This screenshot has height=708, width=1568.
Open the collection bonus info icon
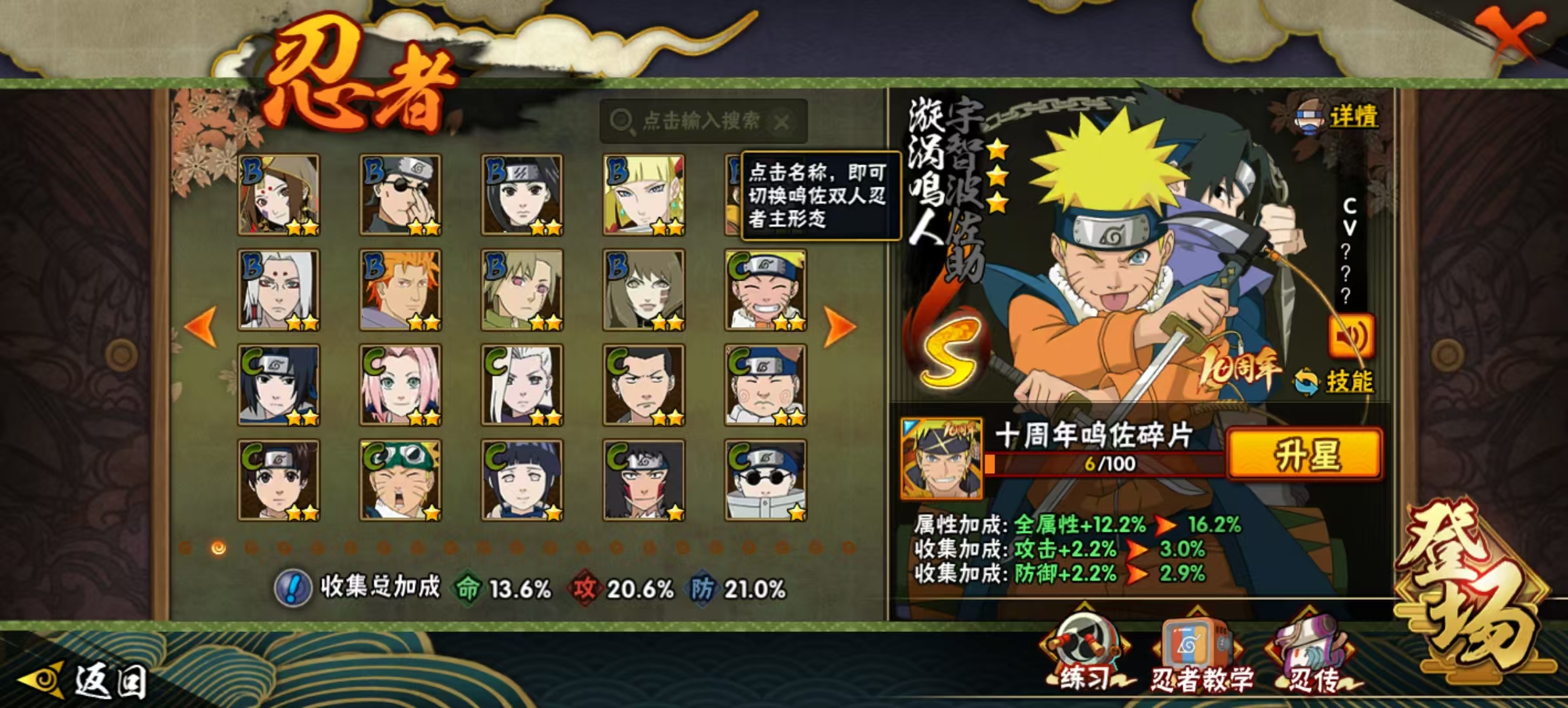(x=292, y=588)
